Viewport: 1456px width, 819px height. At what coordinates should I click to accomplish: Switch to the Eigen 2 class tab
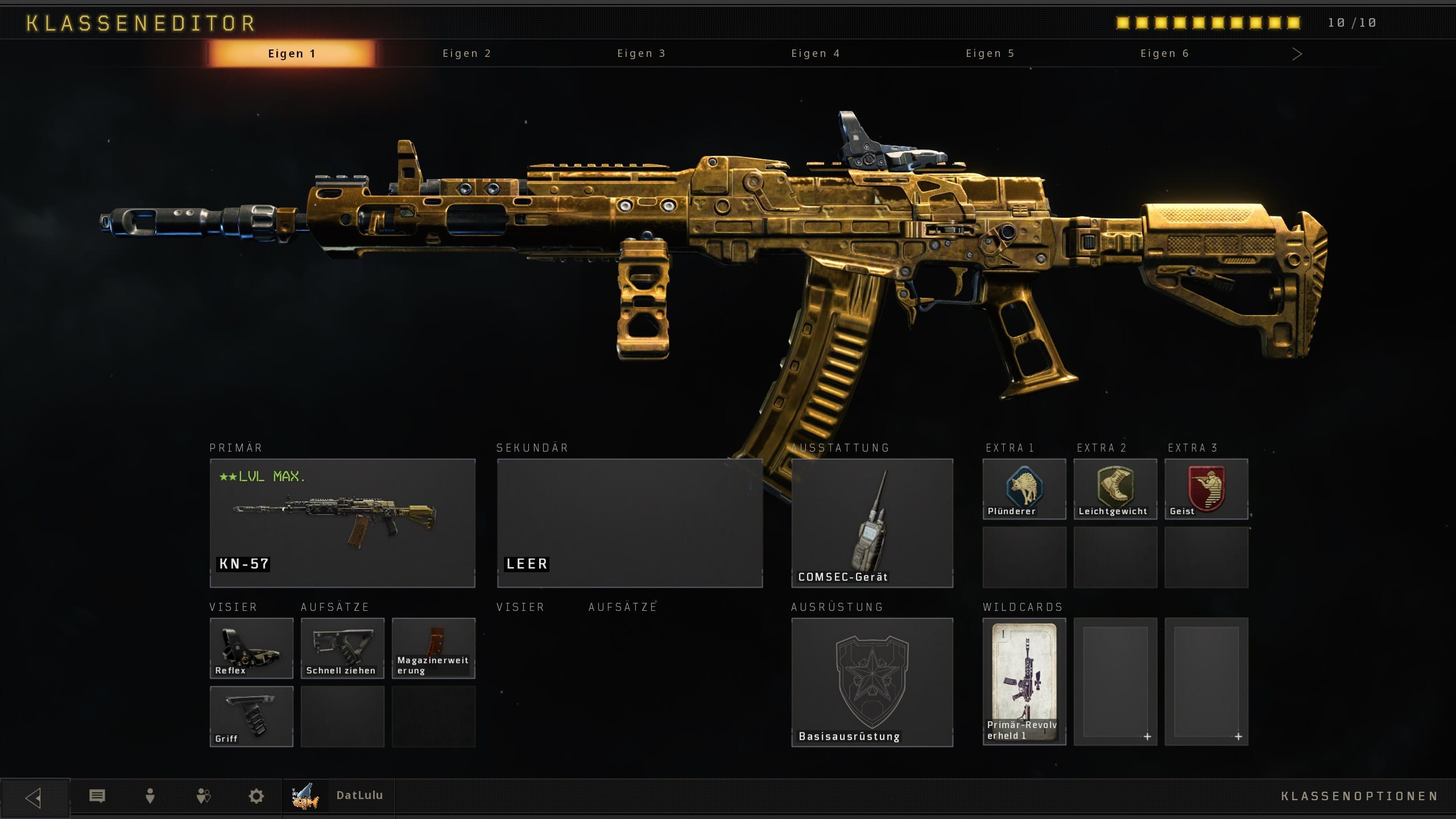466,53
